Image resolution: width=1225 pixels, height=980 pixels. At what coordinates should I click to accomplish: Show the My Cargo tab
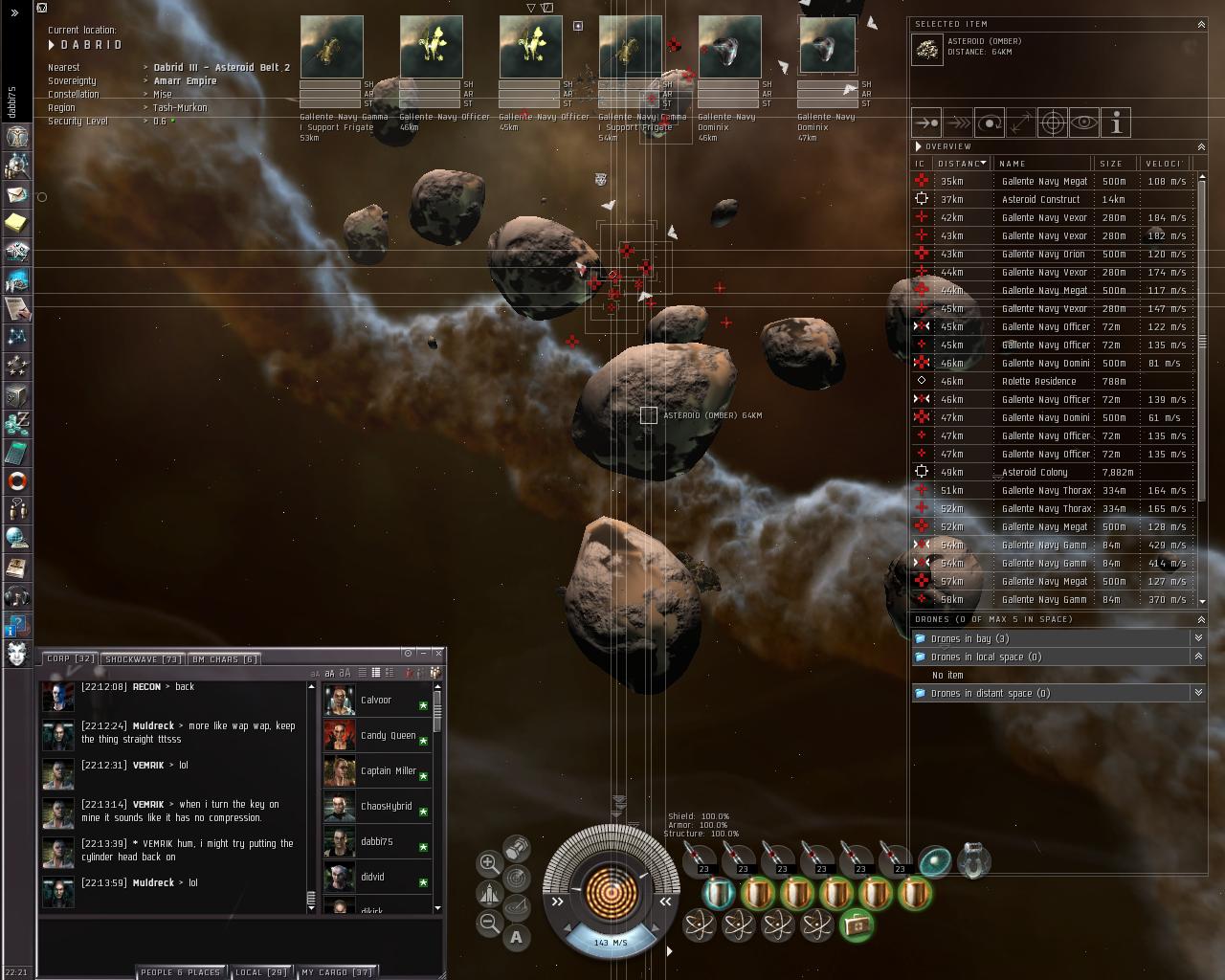[336, 972]
